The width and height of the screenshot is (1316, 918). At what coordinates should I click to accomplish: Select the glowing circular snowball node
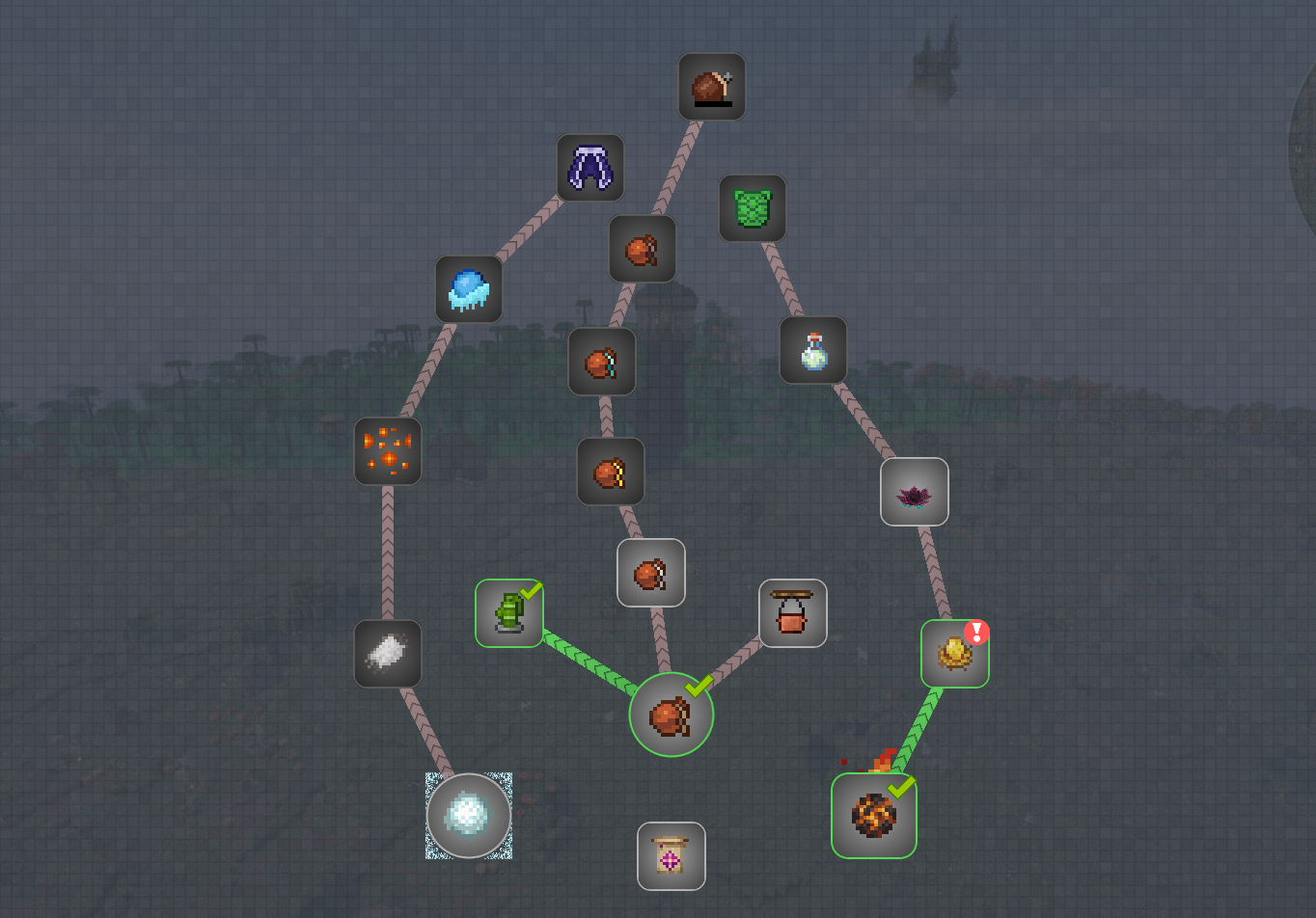coord(469,815)
